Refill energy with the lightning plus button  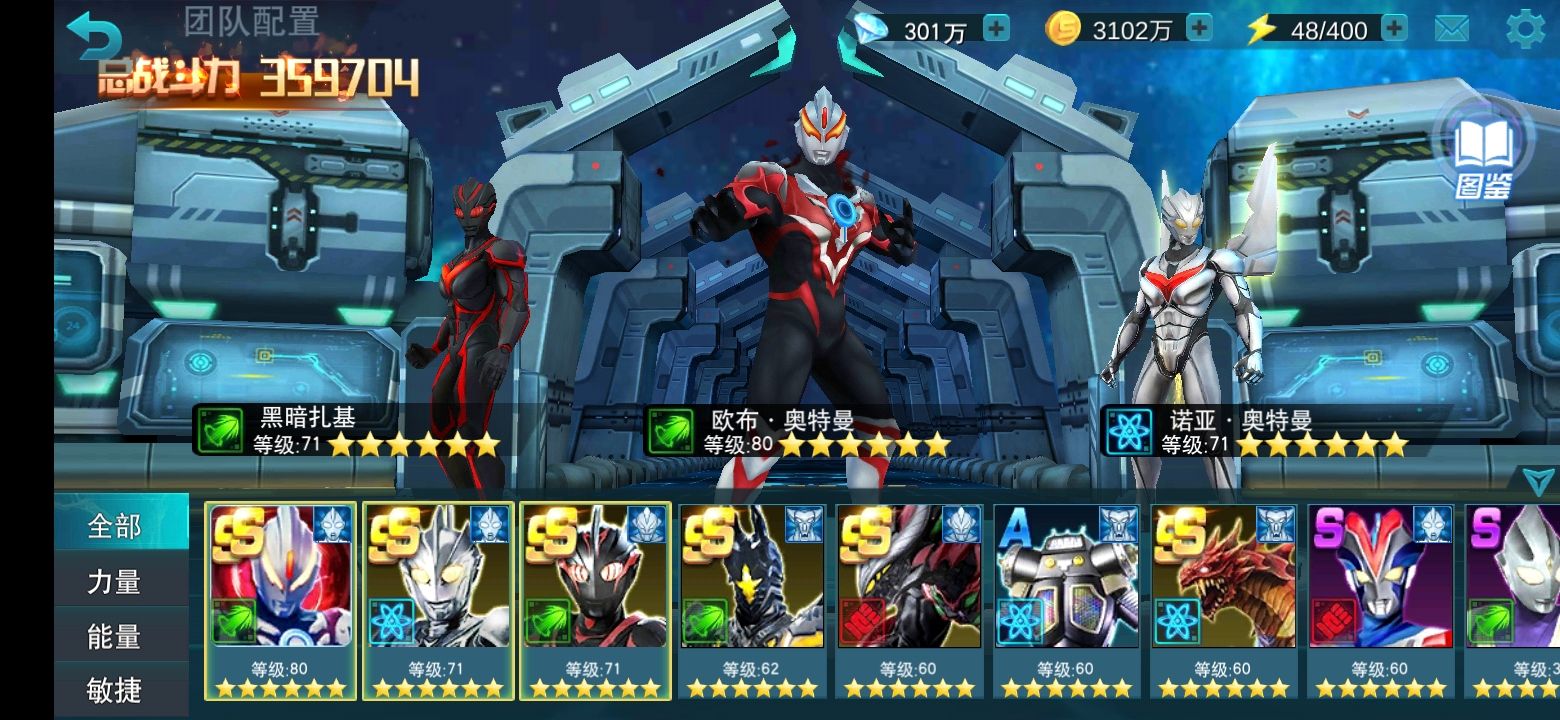(x=1394, y=29)
